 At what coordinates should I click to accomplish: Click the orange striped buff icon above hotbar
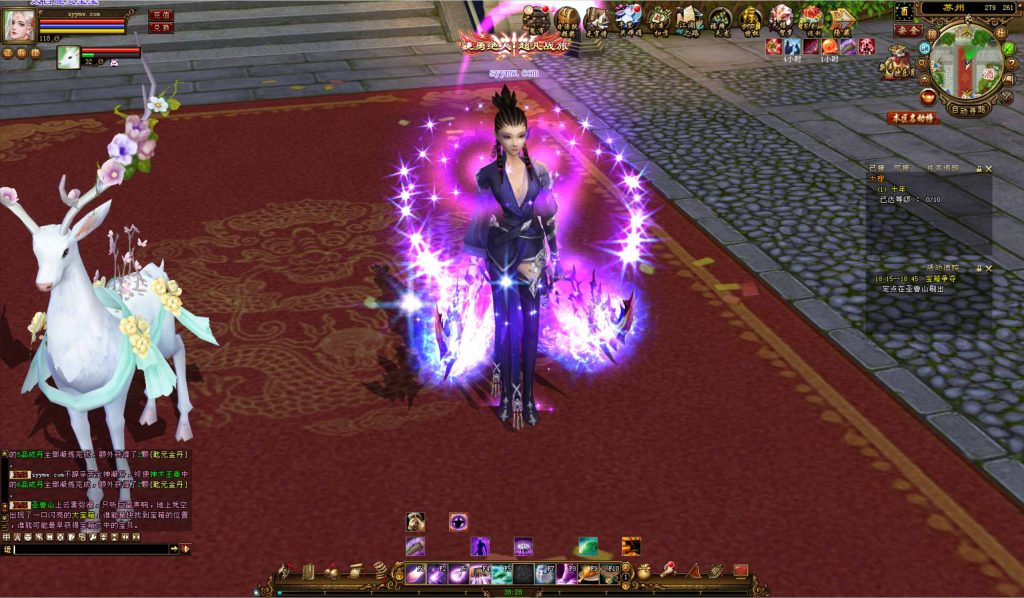click(631, 546)
